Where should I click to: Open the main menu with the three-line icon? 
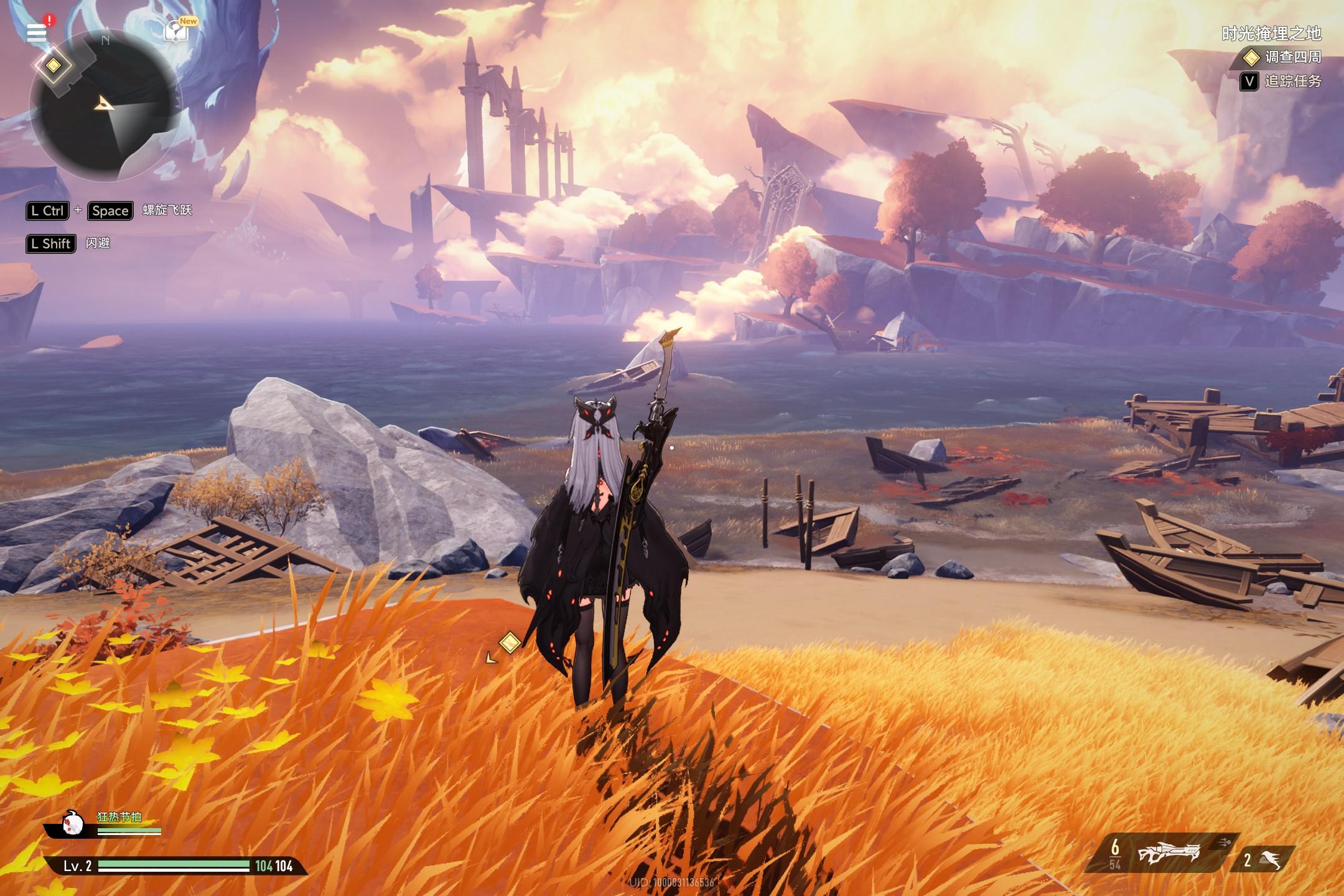[37, 32]
